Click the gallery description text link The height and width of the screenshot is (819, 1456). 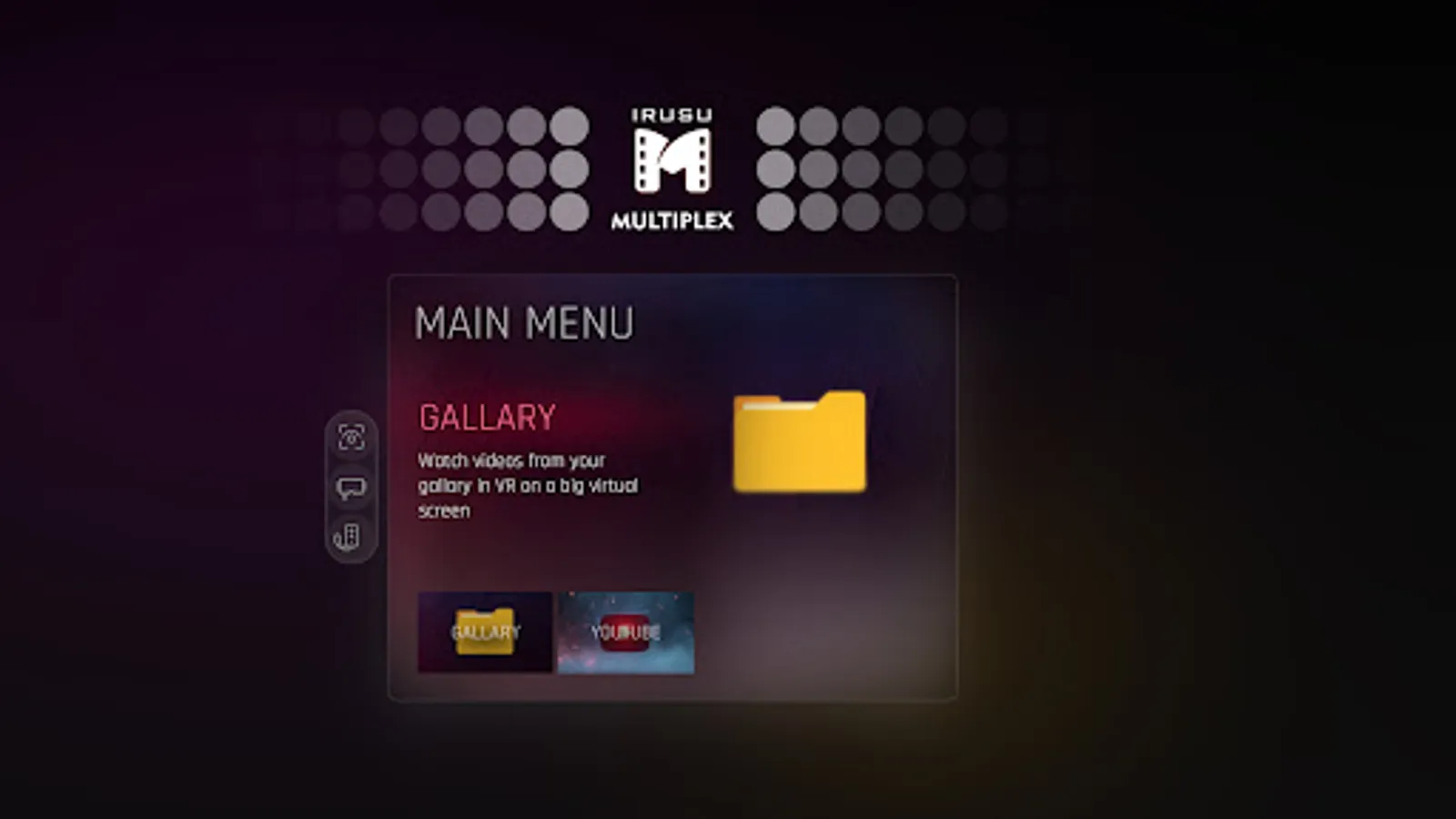(528, 486)
